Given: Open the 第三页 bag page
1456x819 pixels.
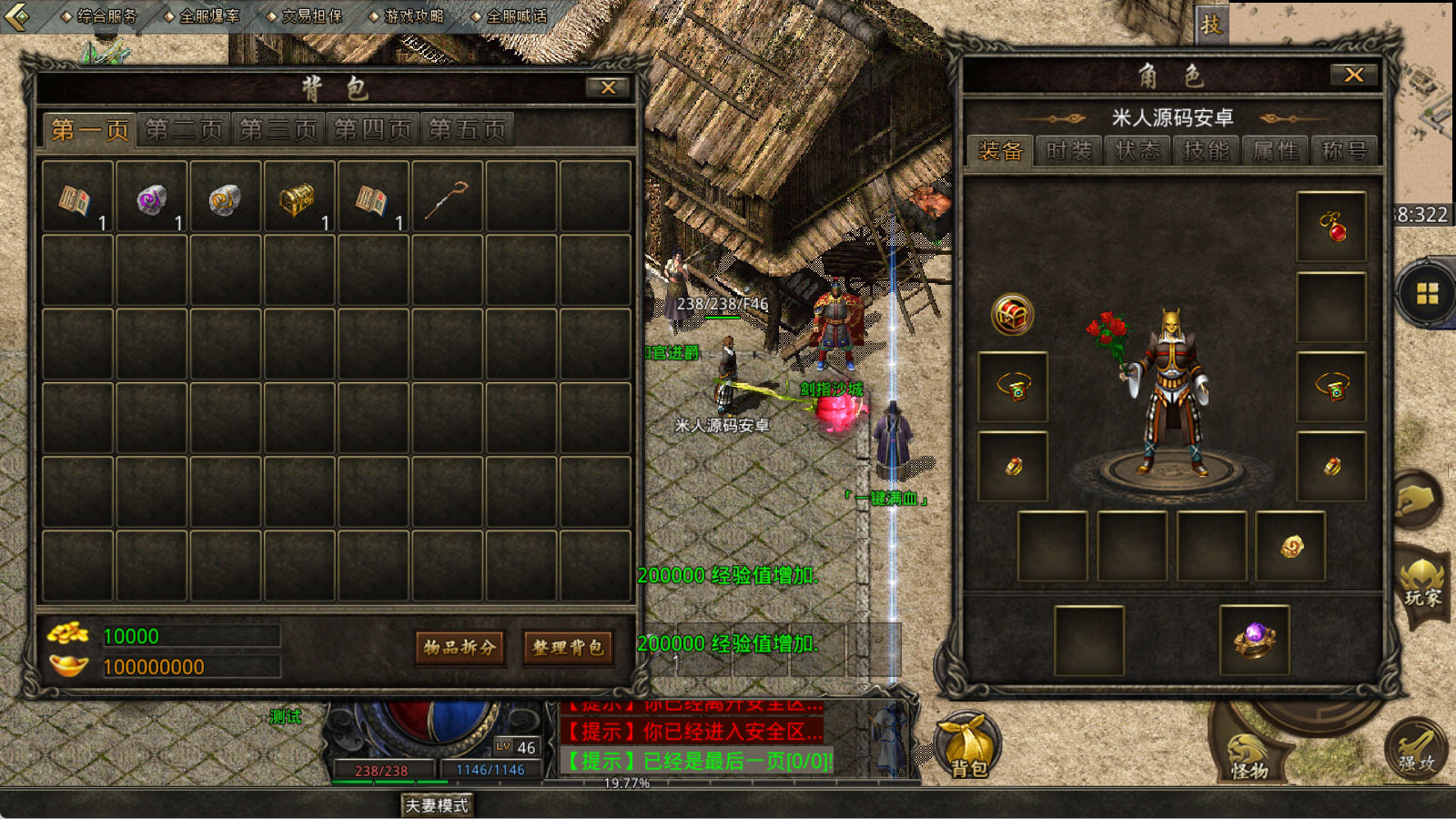Looking at the screenshot, I should point(278,130).
